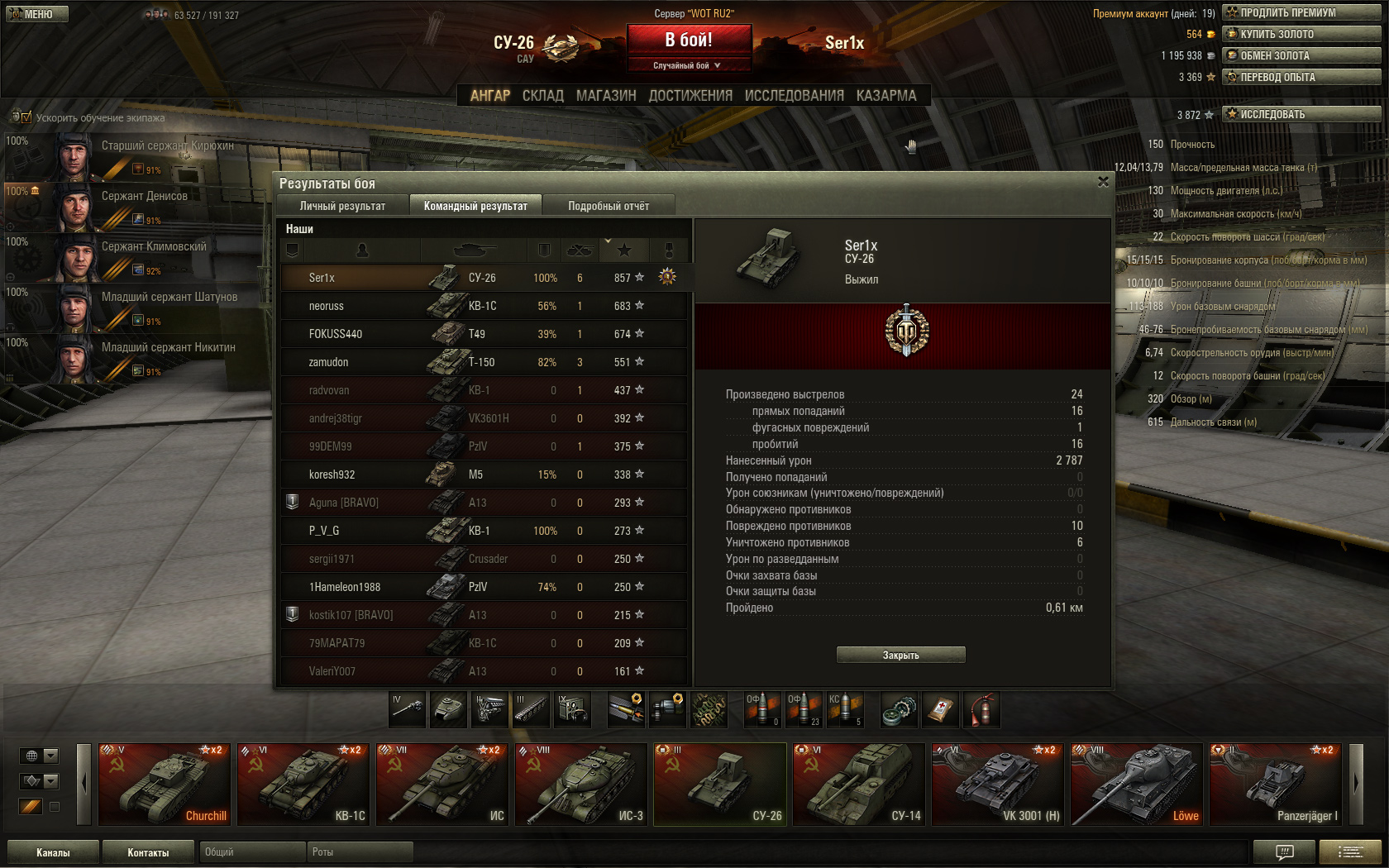The height and width of the screenshot is (868, 1389).
Task: Open the МАГАЗИН section
Action: [606, 96]
